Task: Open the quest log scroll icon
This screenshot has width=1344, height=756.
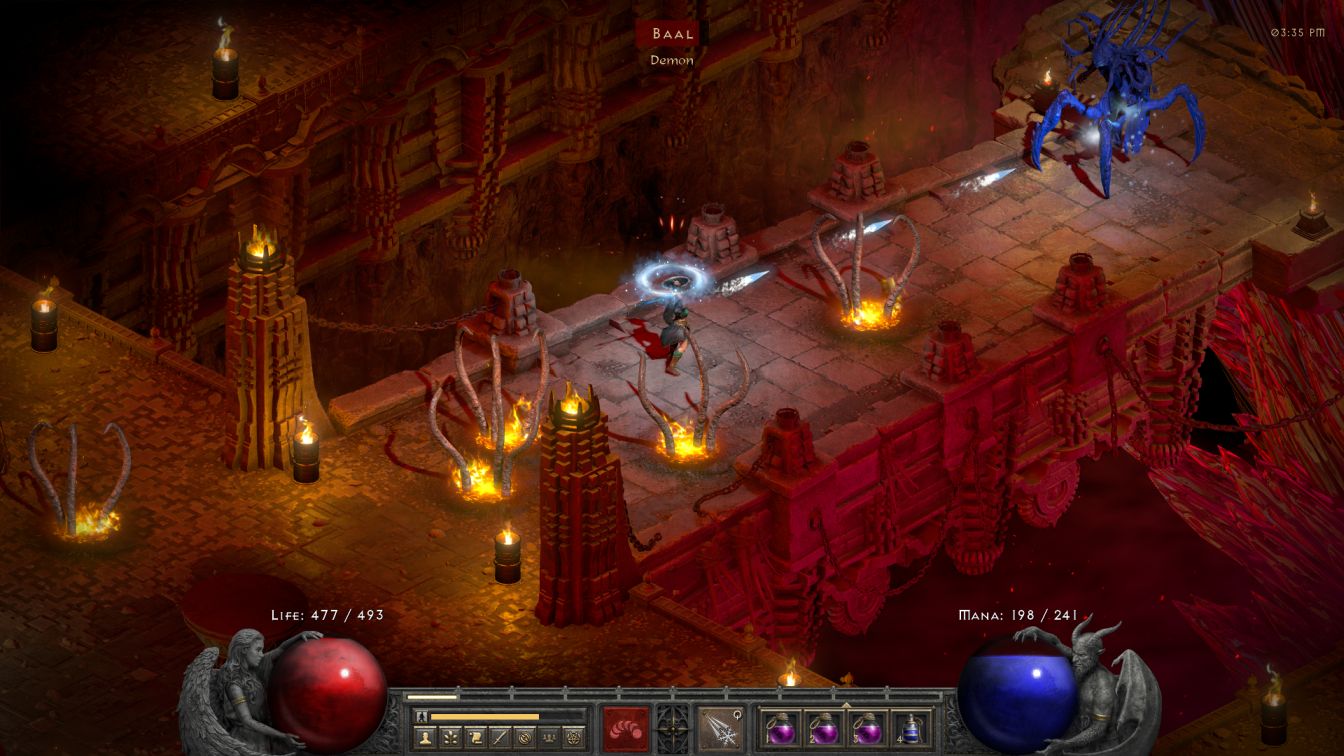Action: pos(477,738)
